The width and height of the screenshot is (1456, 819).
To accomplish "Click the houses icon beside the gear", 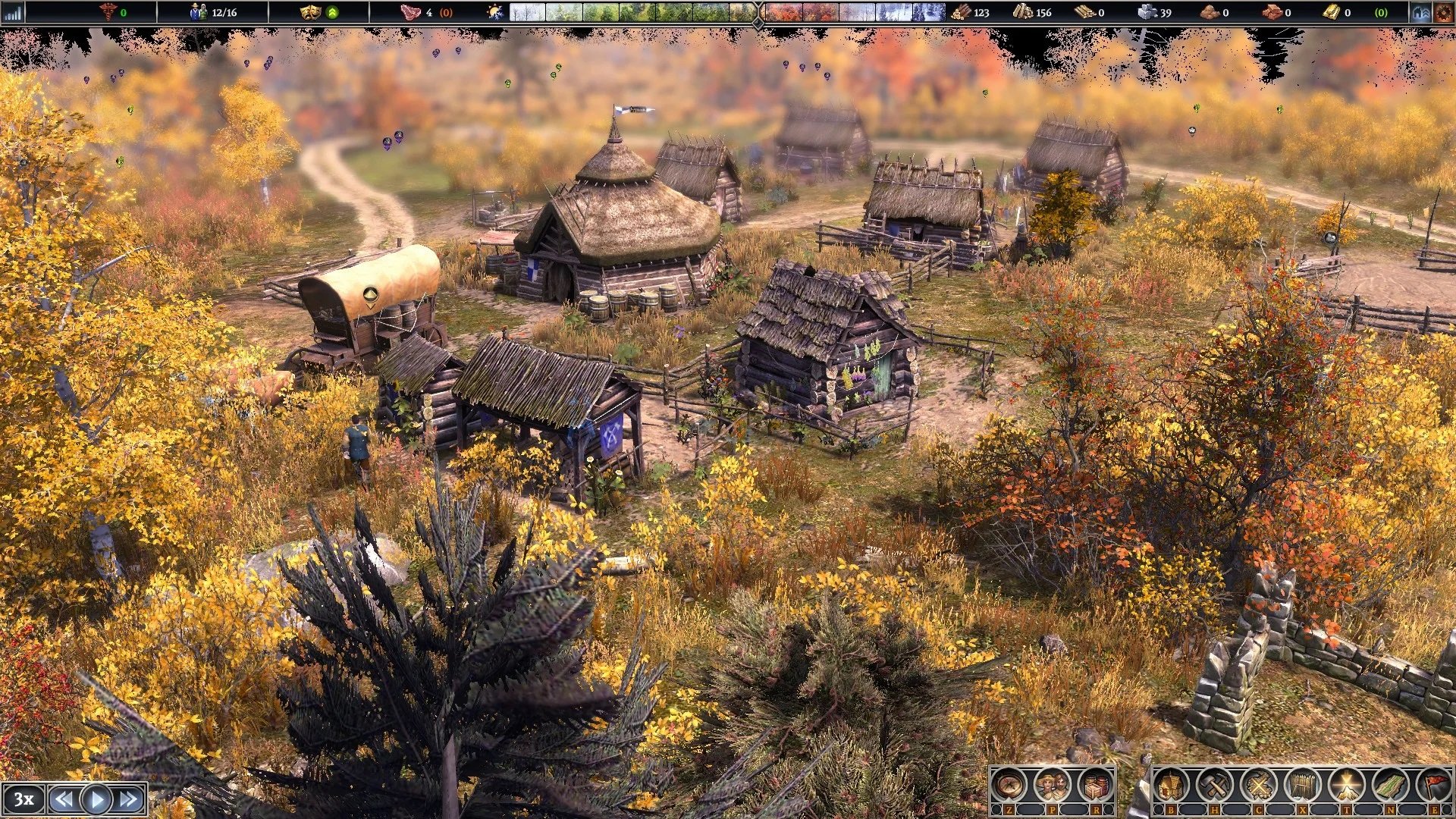I will pos(1420,12).
